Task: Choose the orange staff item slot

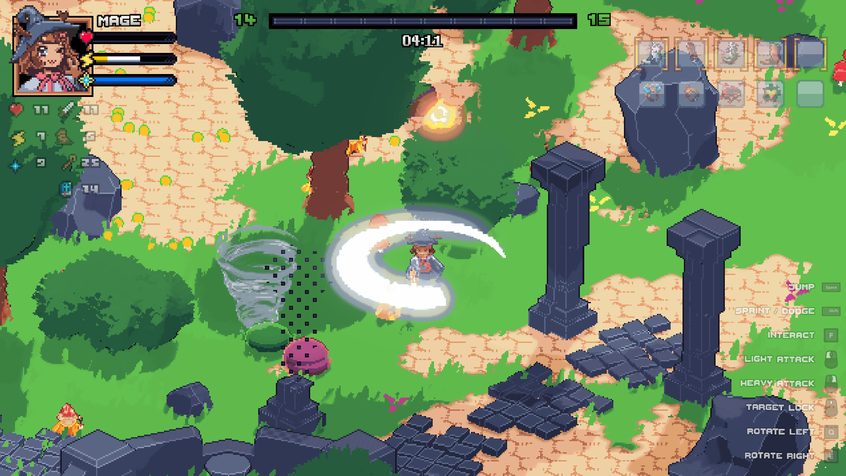Action: pyautogui.click(x=691, y=54)
